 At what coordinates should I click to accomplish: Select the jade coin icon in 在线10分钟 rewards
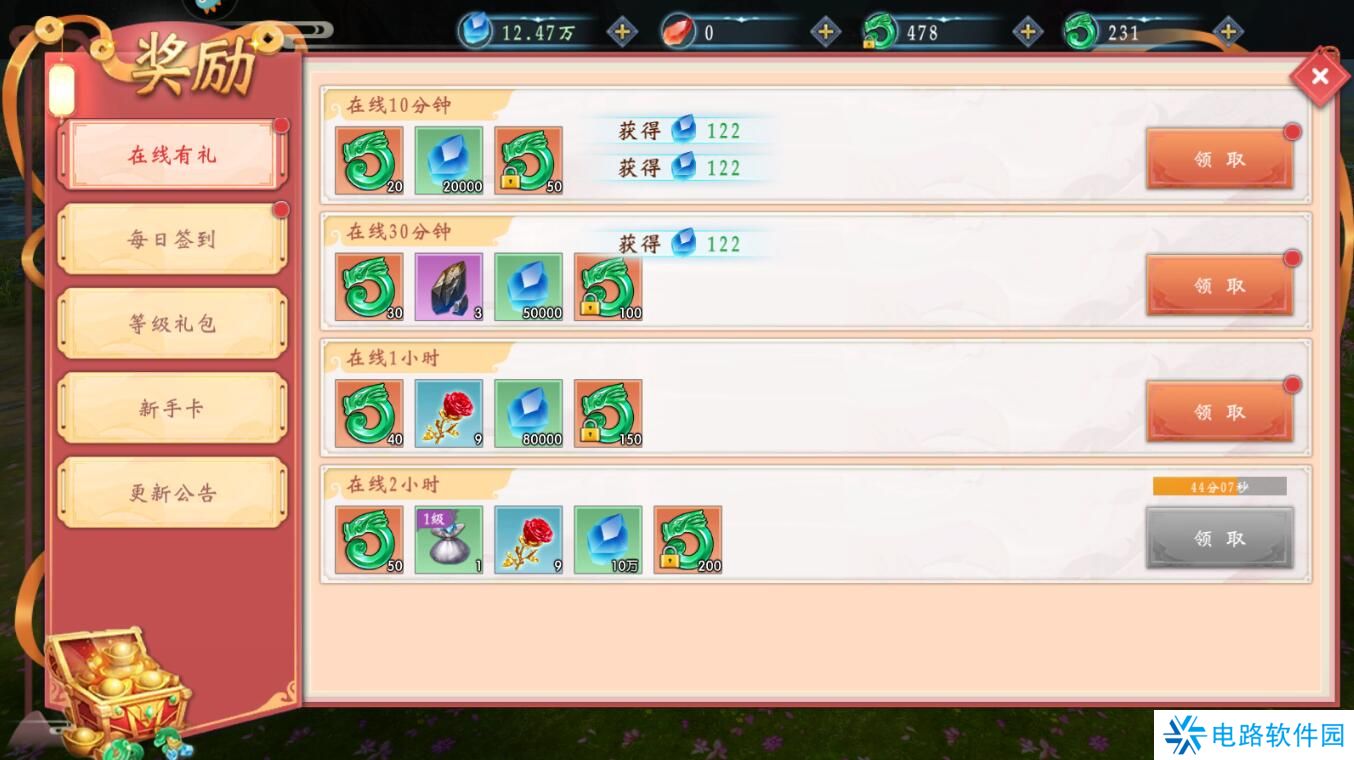(x=369, y=159)
